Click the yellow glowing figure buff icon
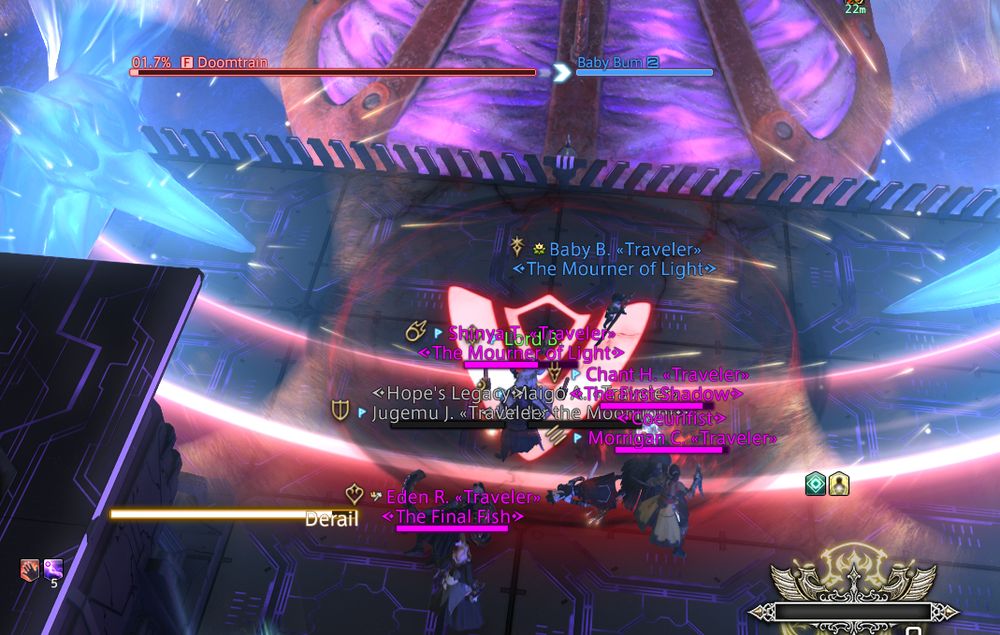This screenshot has width=1000, height=635. point(839,484)
